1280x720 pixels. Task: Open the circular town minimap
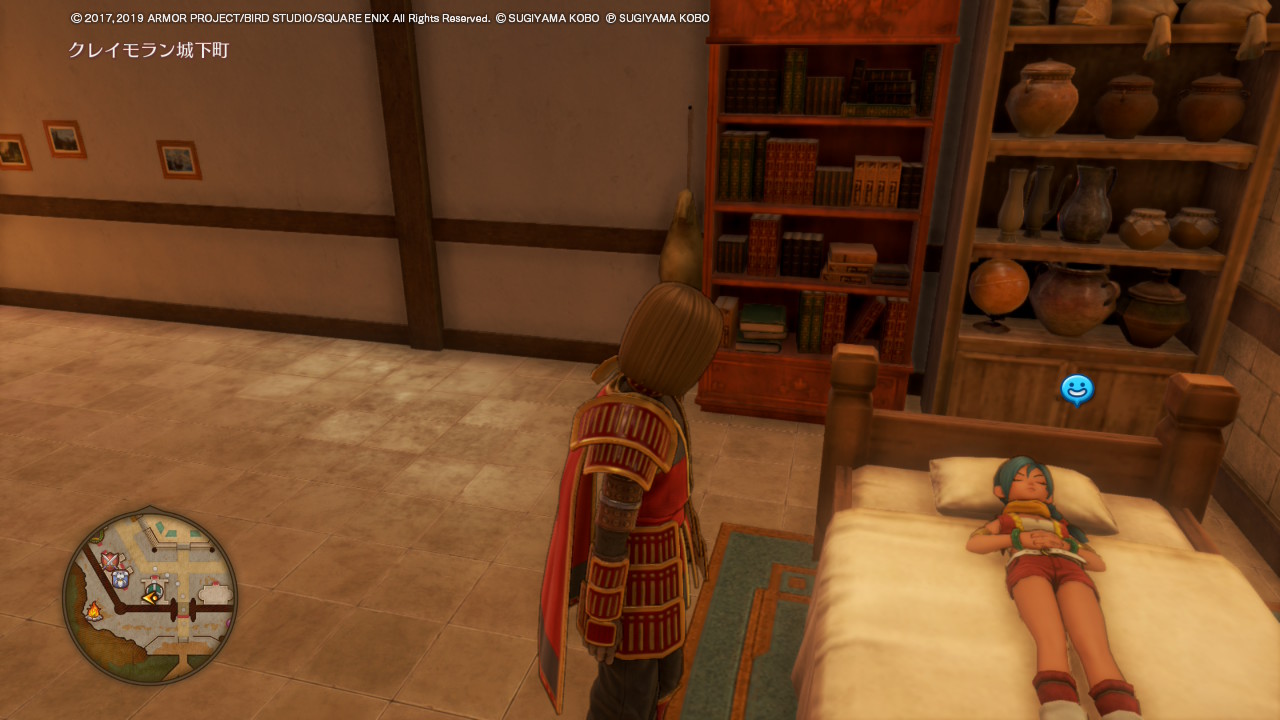(x=150, y=597)
